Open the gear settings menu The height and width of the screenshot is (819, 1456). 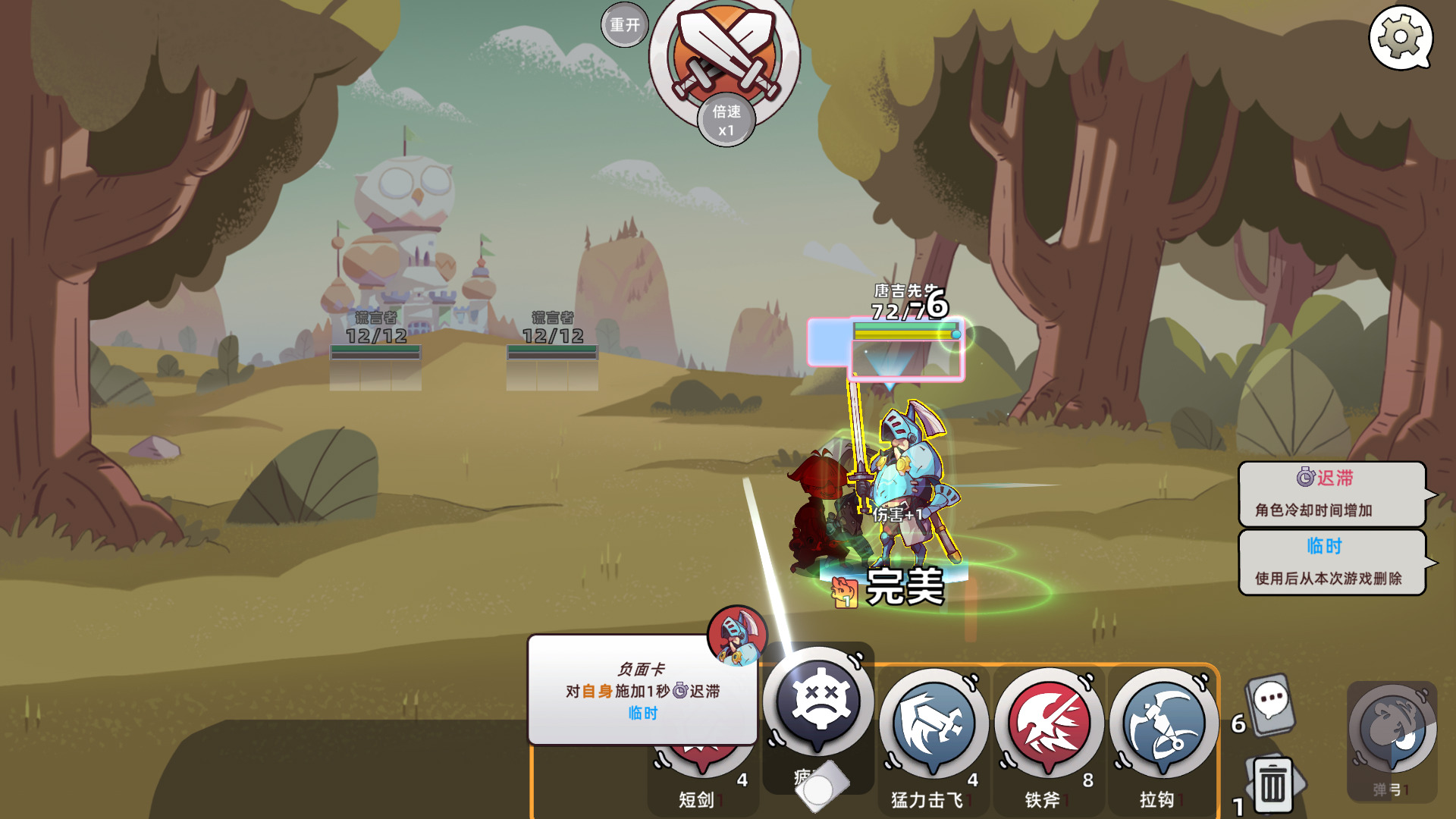(1400, 36)
